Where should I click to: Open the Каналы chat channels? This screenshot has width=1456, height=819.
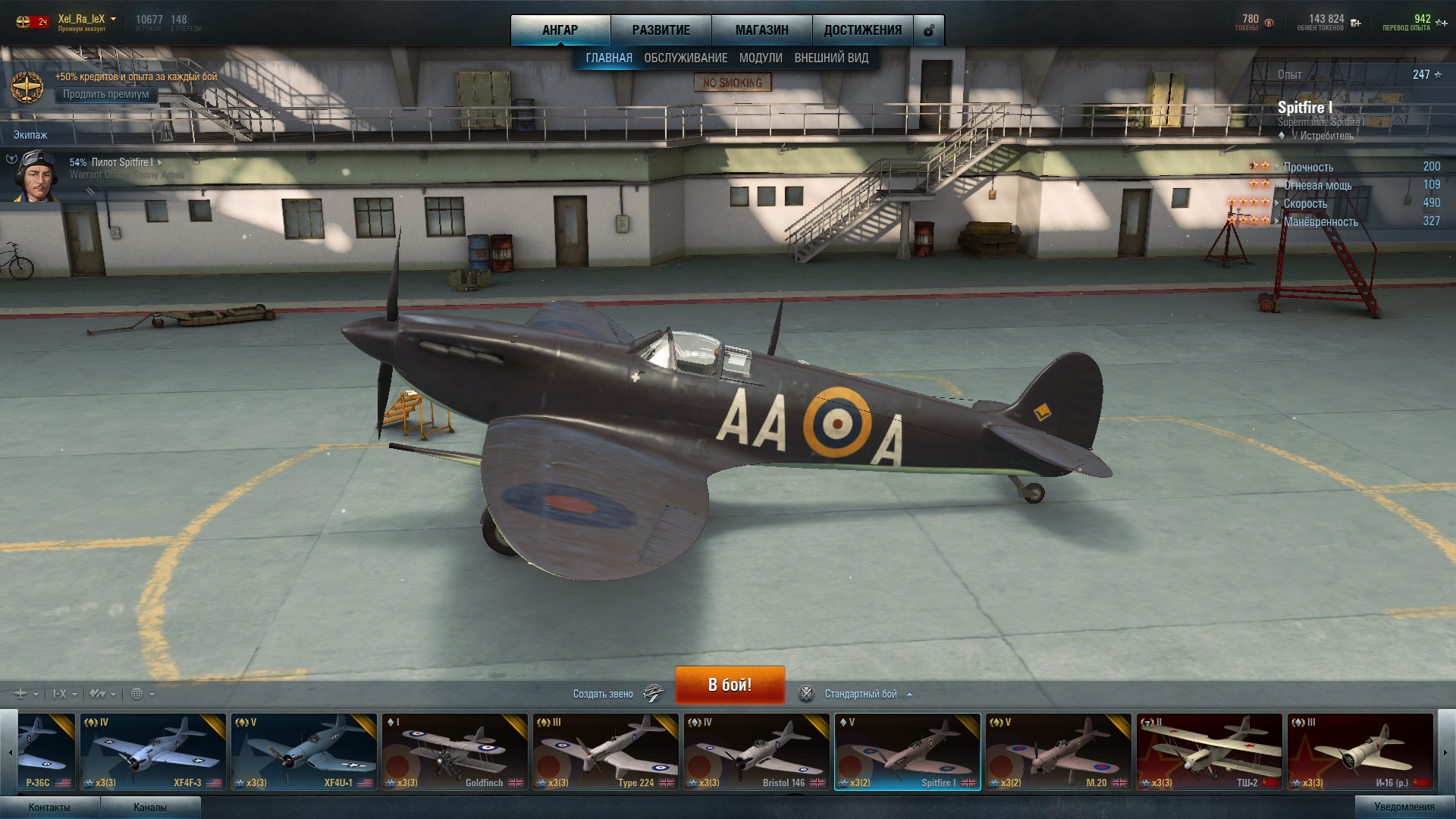tap(150, 808)
